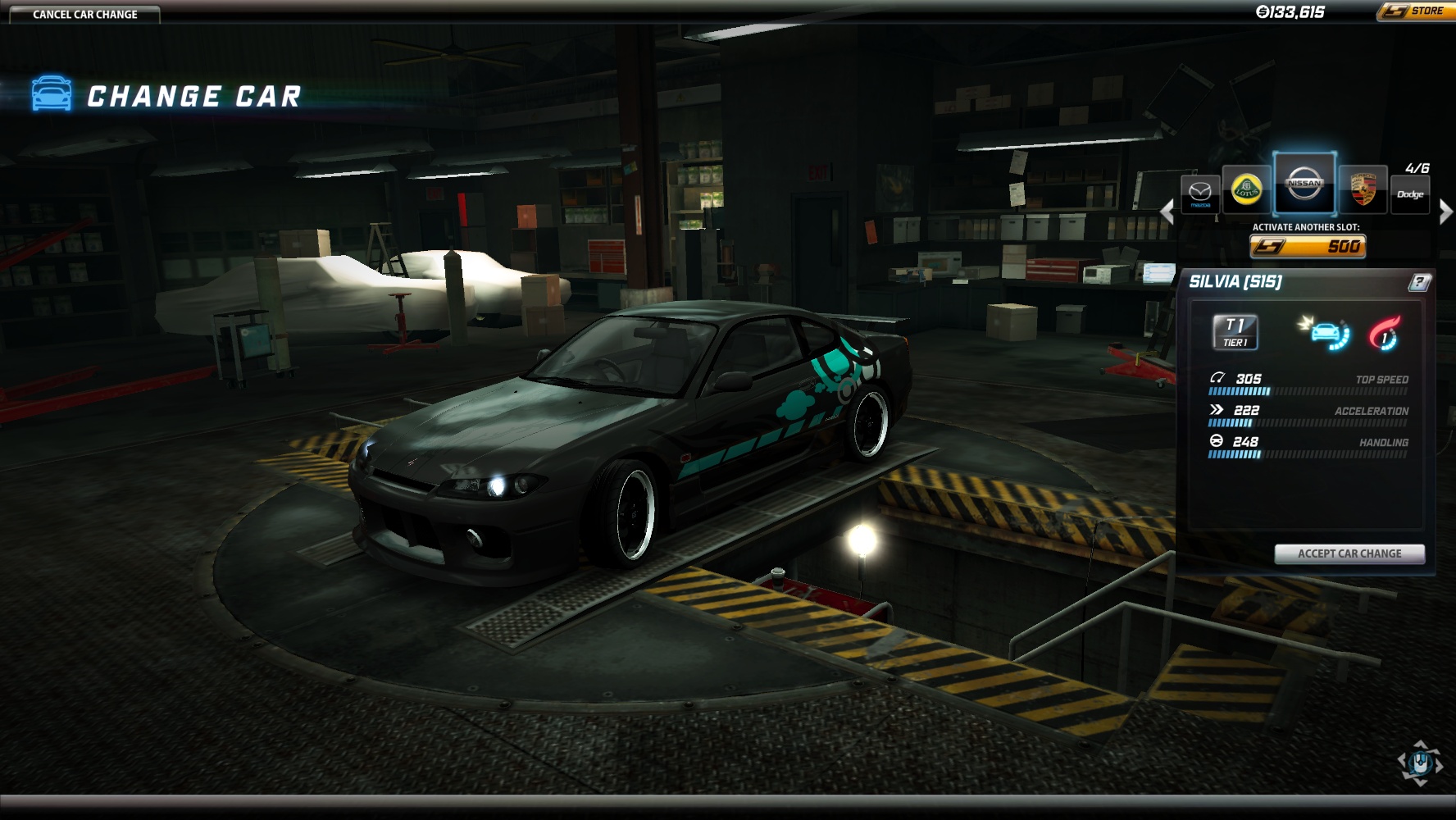Click the red flame skill icon
This screenshot has height=820, width=1456.
tap(1385, 334)
